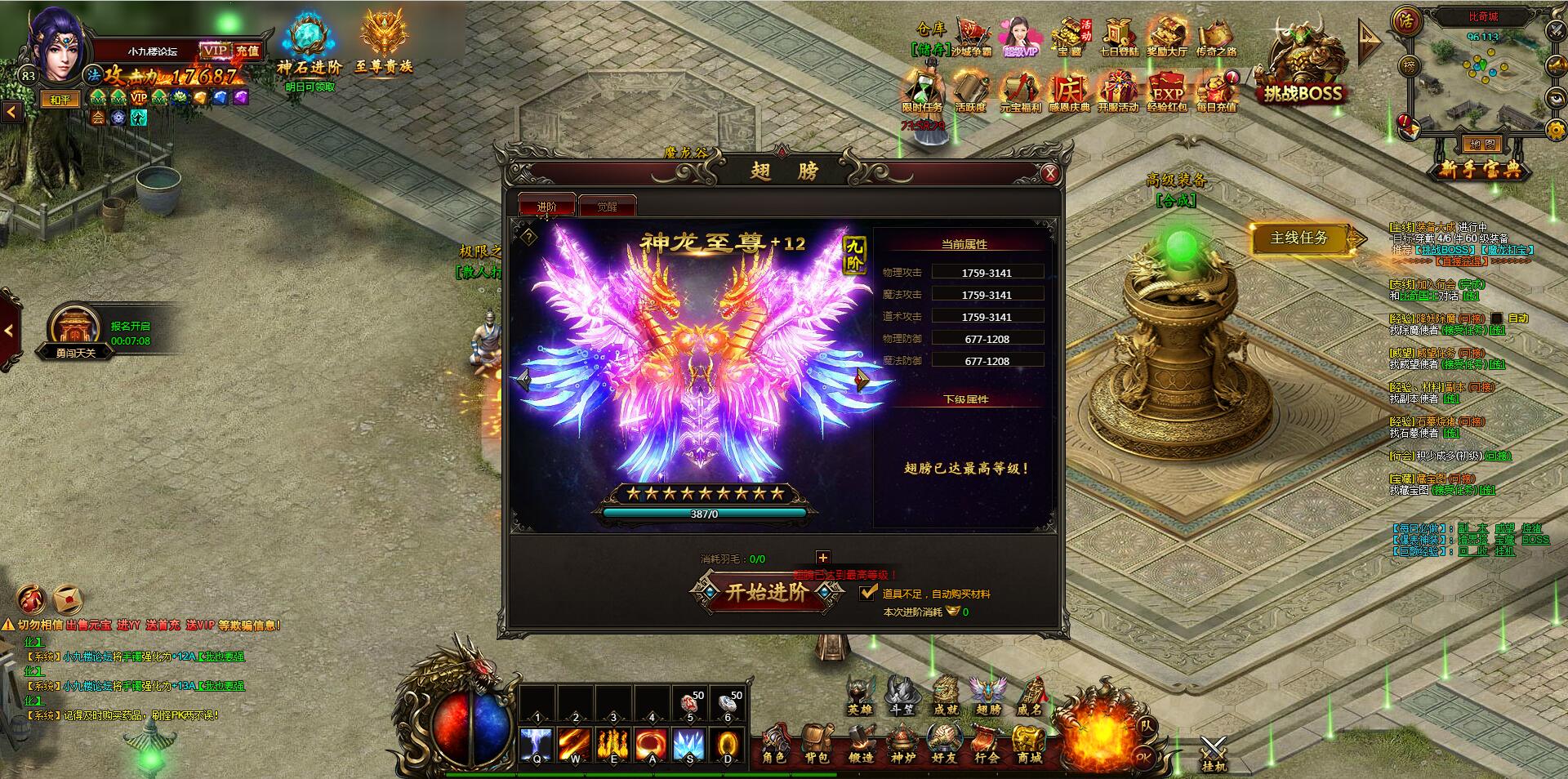
Task: Open the 勇闯天关 event
Action: click(75, 331)
